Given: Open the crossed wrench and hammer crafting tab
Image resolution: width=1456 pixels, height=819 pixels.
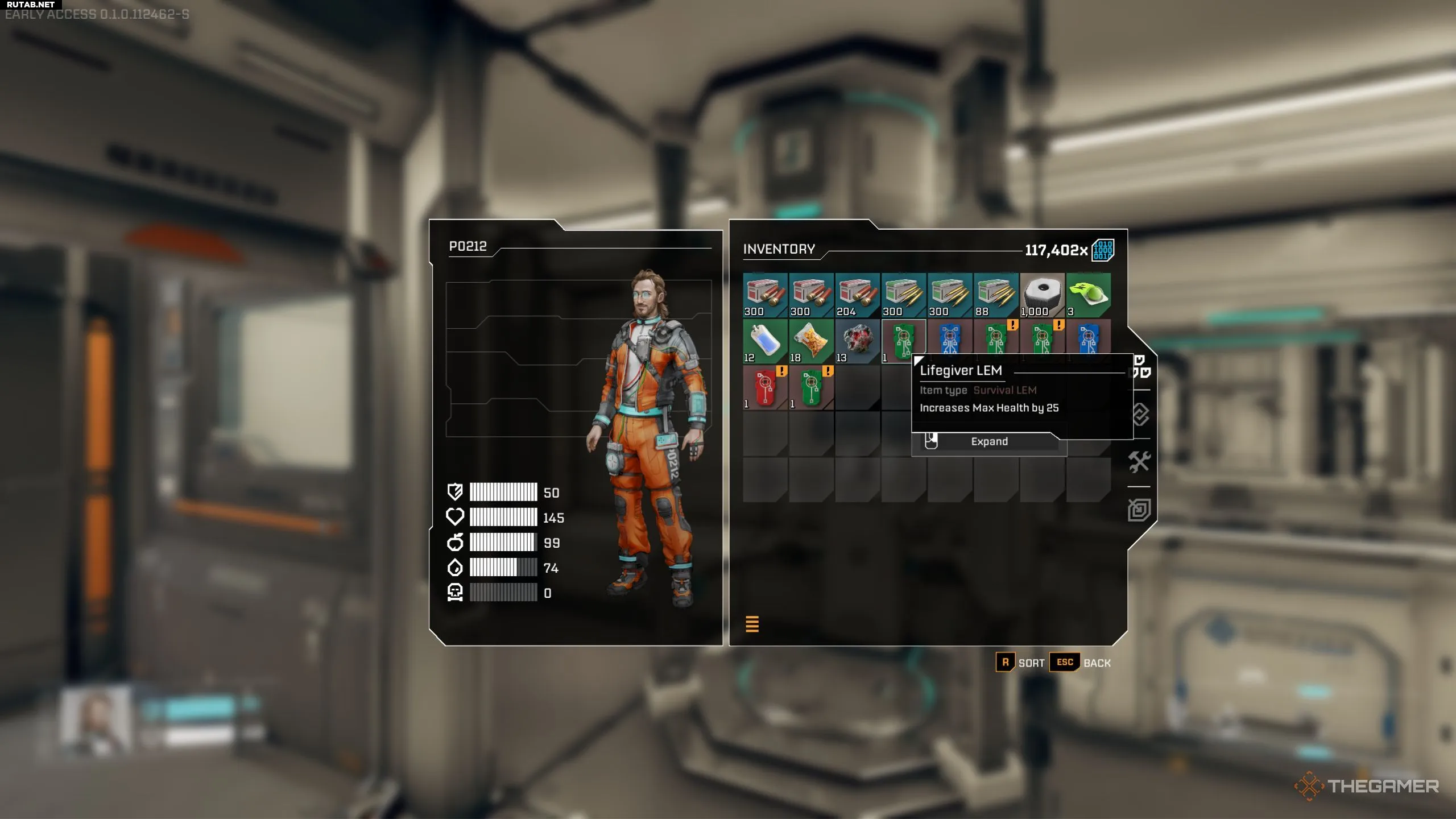Looking at the screenshot, I should tap(1139, 462).
